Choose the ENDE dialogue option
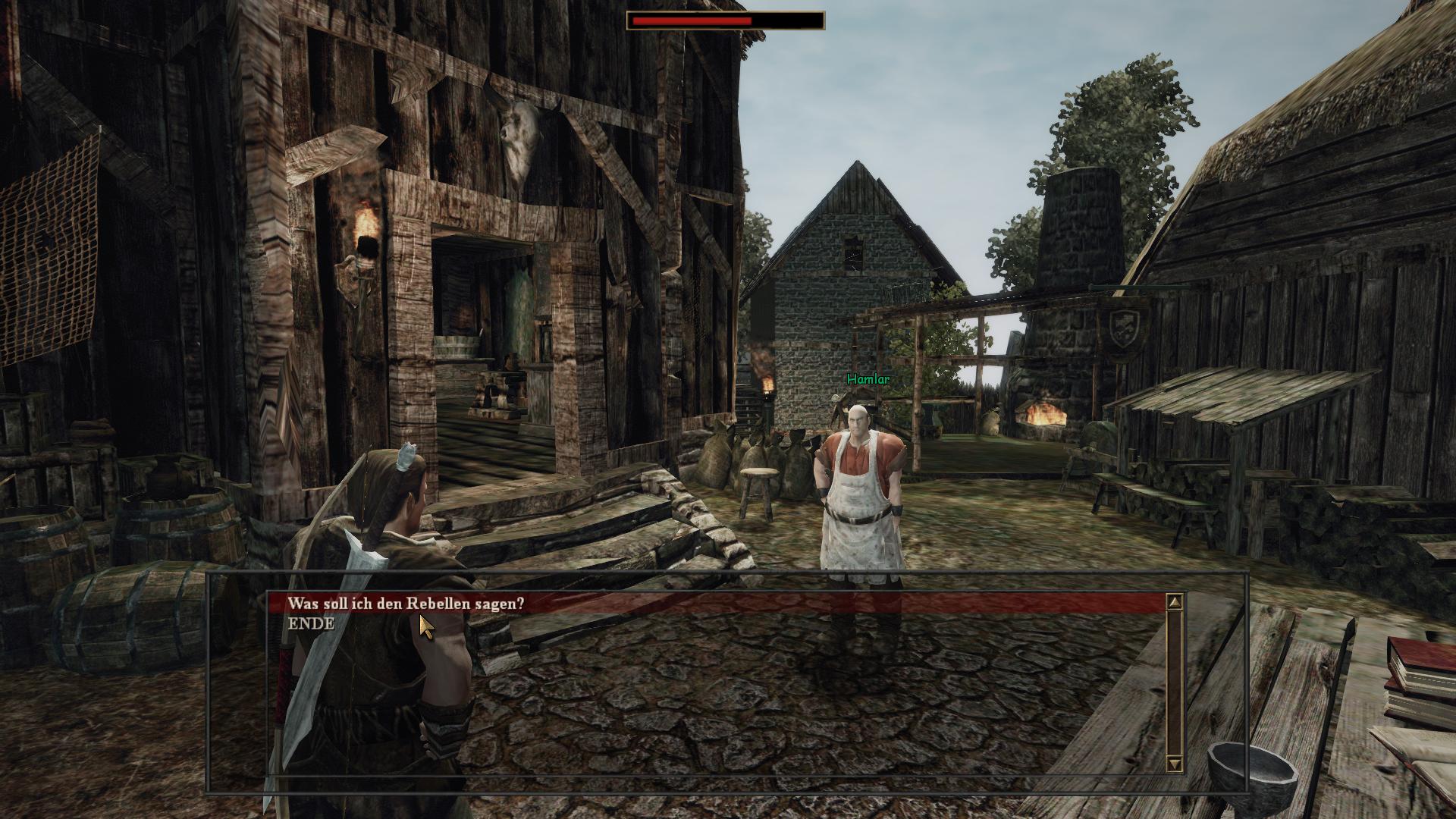The width and height of the screenshot is (1456, 819). [x=311, y=623]
